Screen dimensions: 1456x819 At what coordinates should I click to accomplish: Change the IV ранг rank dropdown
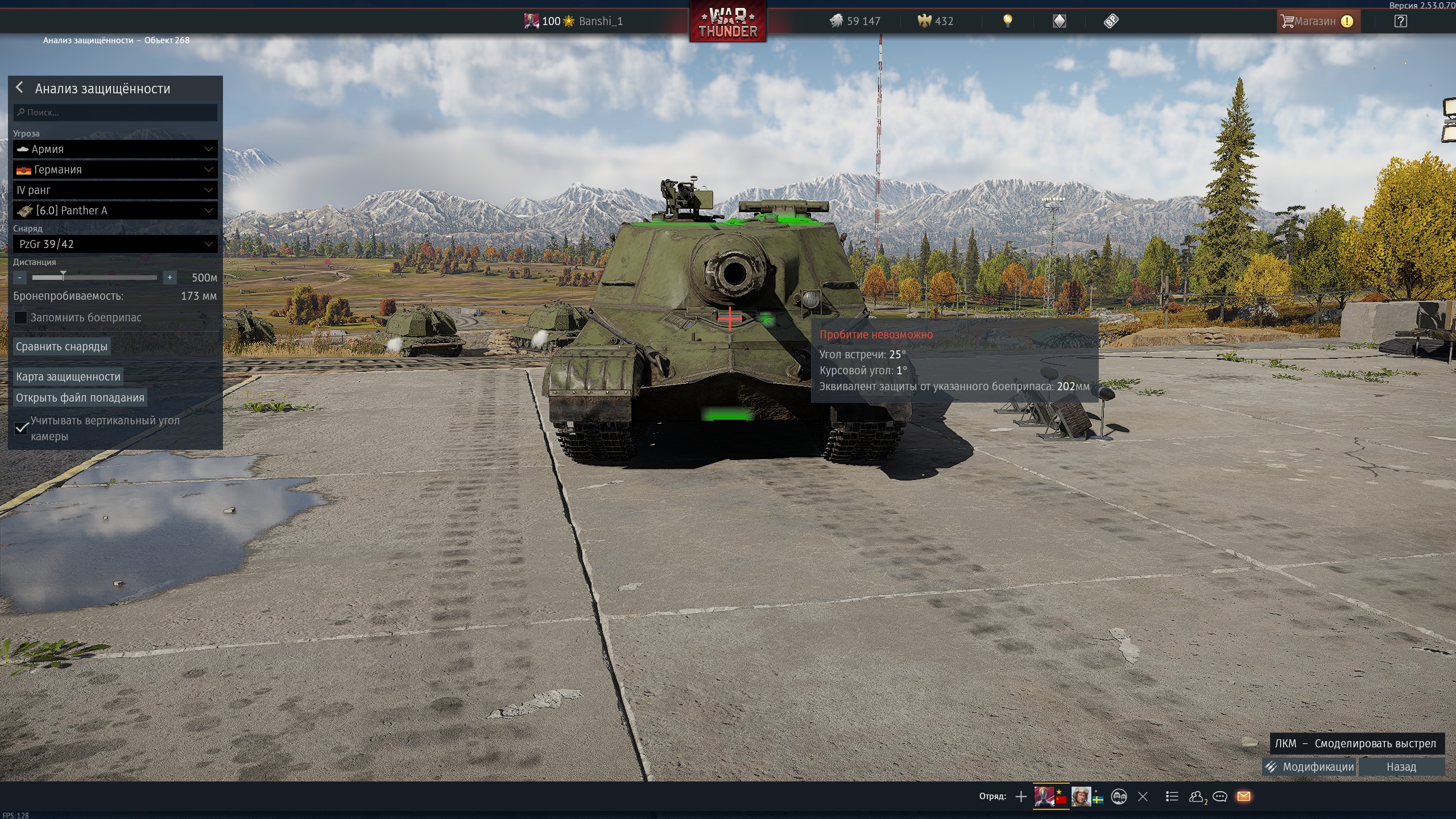115,190
